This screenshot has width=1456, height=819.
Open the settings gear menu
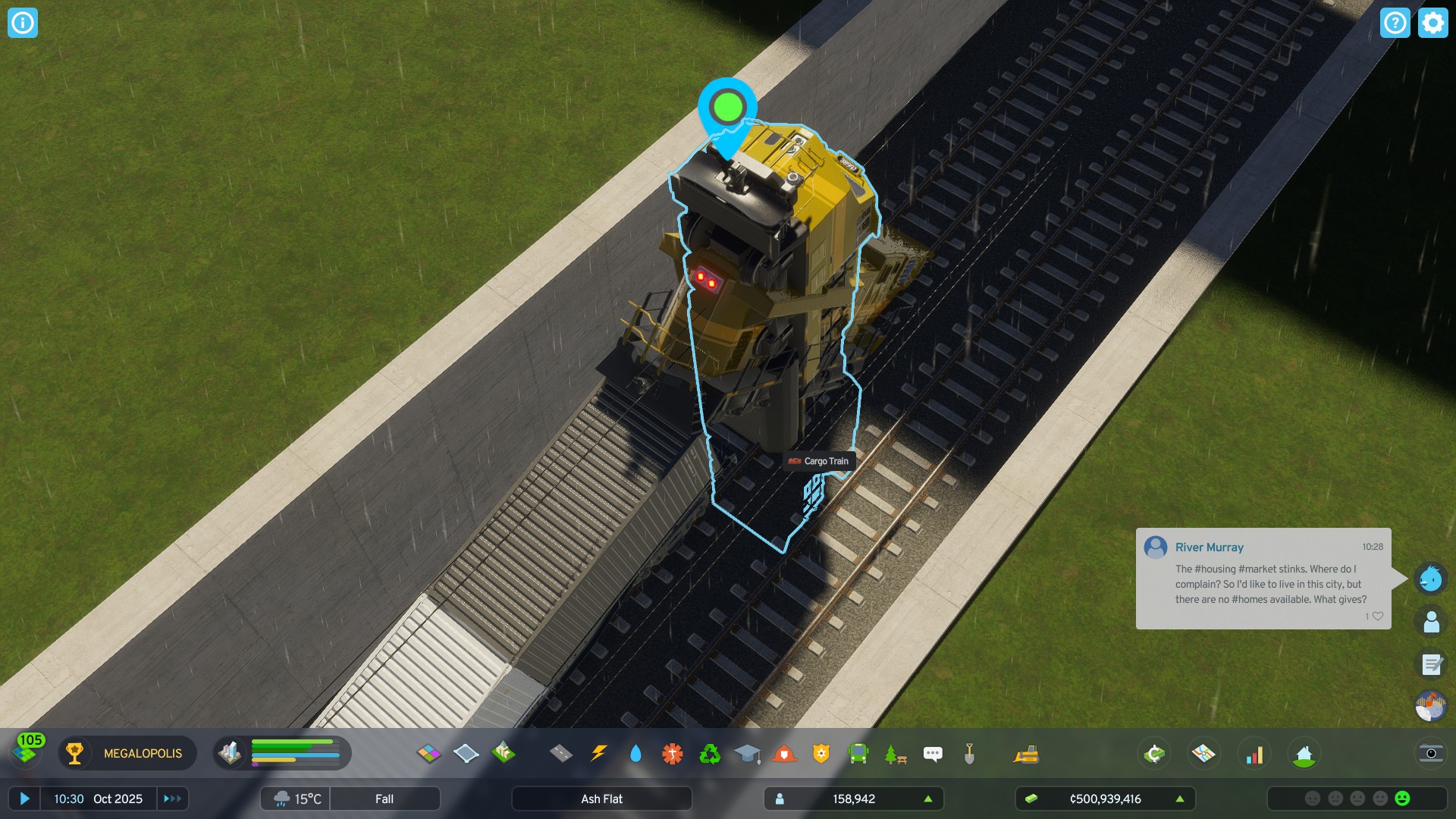coord(1432,23)
